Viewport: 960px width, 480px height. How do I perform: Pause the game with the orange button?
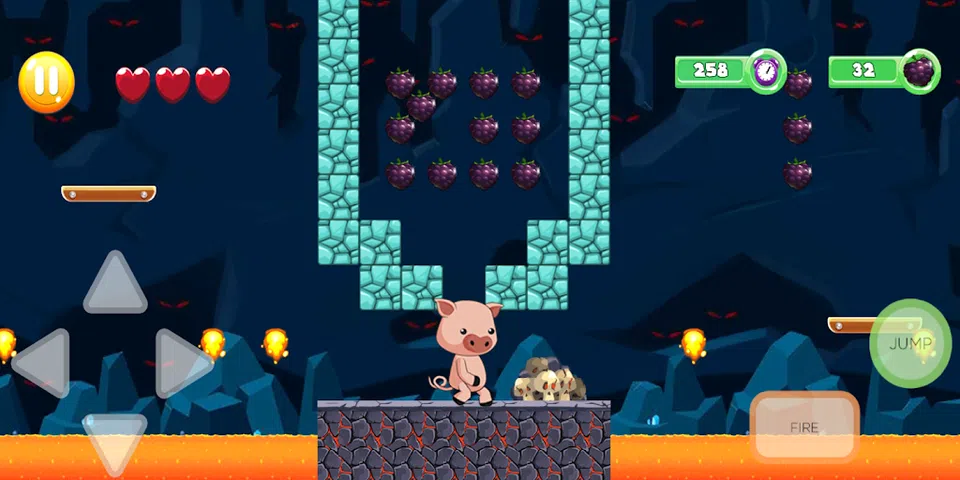tap(47, 81)
